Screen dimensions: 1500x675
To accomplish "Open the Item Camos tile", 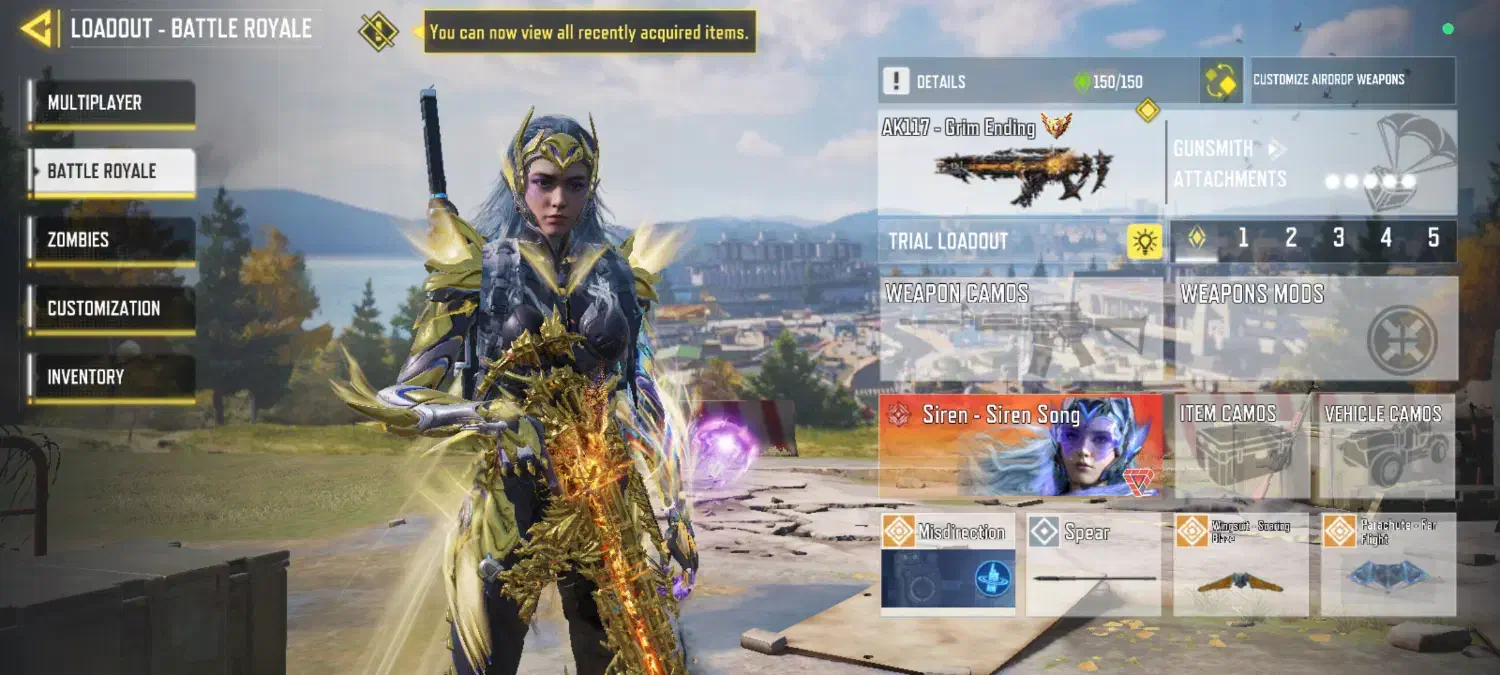I will (x=1241, y=446).
